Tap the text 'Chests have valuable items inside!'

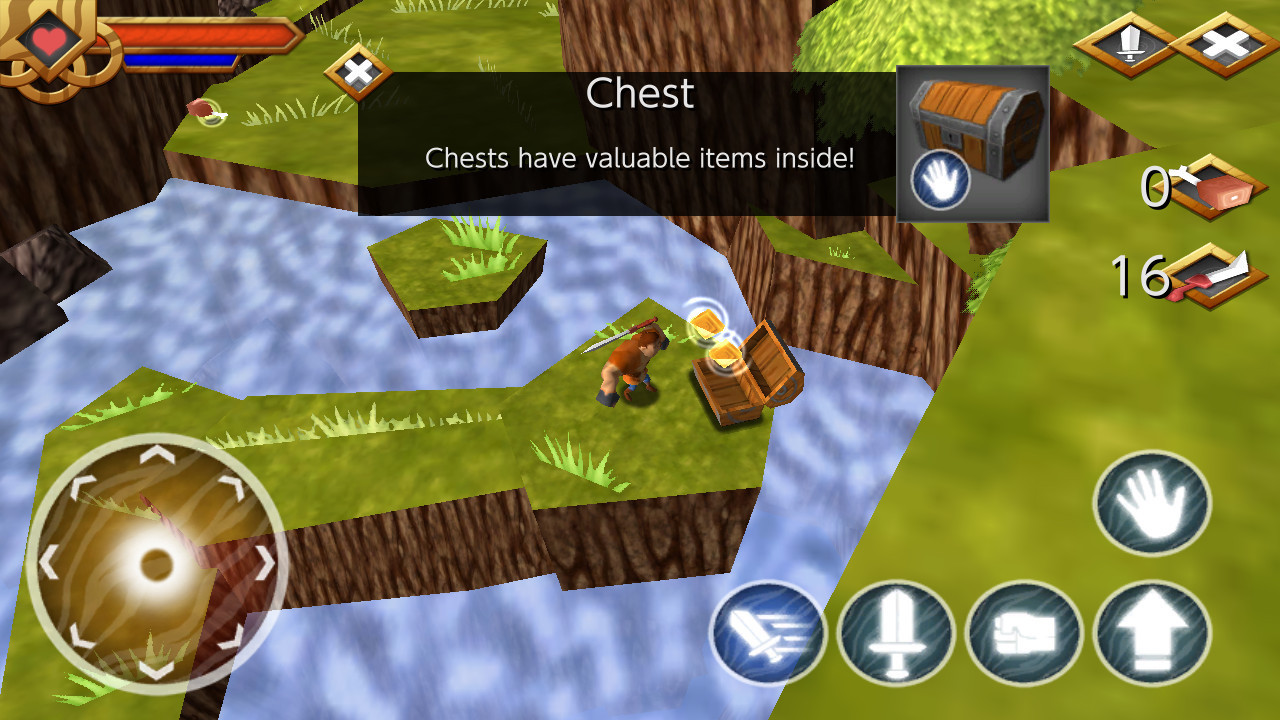(x=640, y=157)
